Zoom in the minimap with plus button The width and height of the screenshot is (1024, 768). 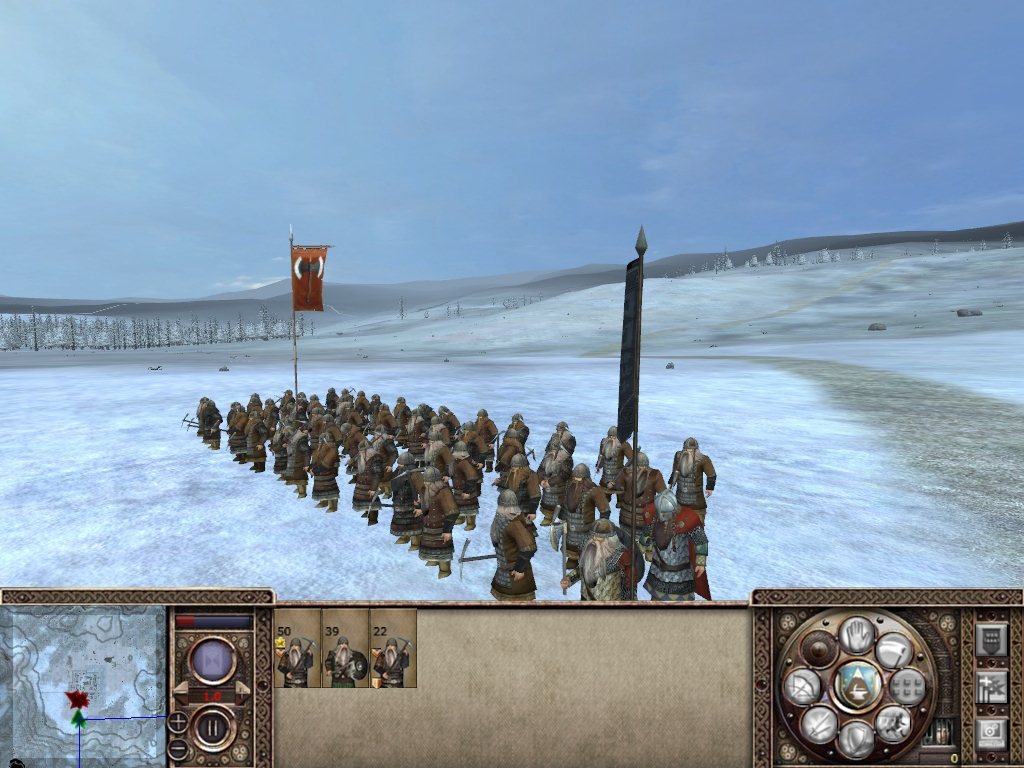pos(177,722)
